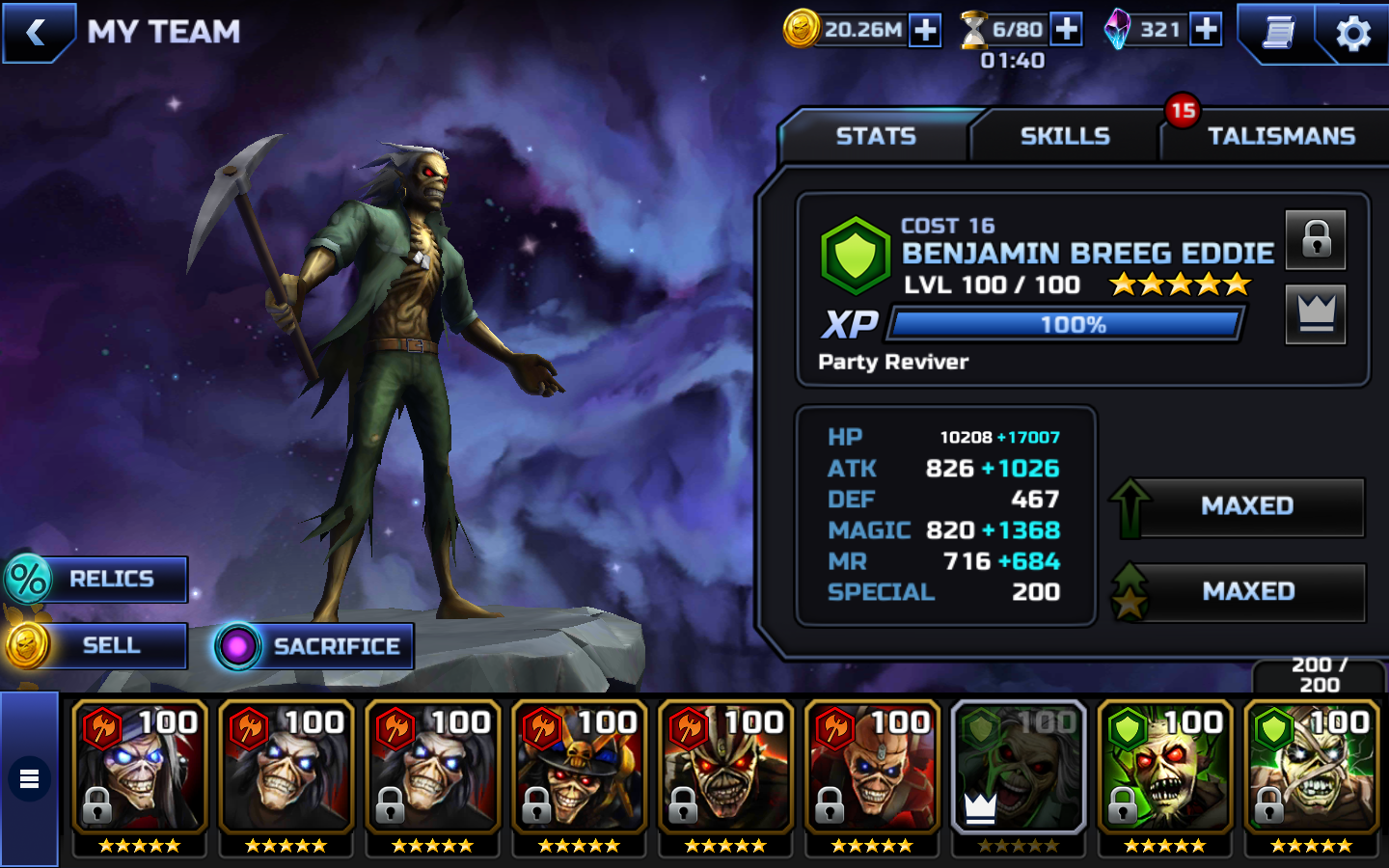The height and width of the screenshot is (868, 1389).
Task: Add more gold coins with plus button
Action: (x=925, y=30)
